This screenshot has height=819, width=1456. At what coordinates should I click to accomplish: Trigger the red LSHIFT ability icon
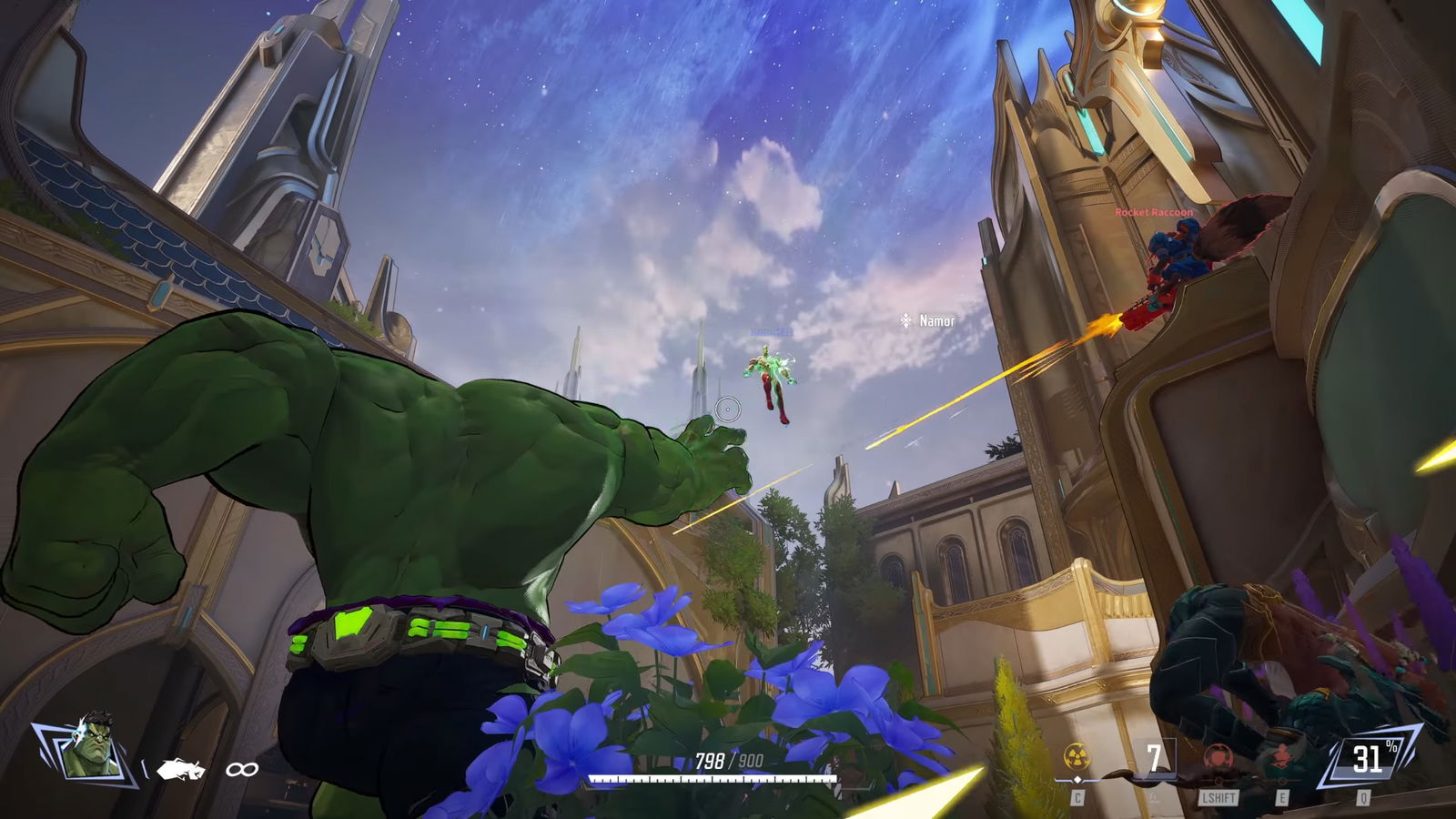(x=1218, y=760)
